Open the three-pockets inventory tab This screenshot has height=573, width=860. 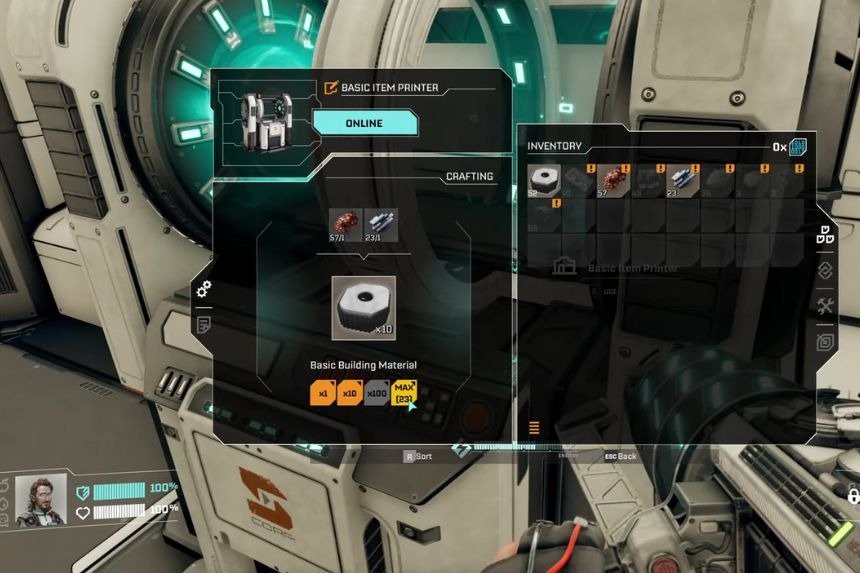[826, 237]
